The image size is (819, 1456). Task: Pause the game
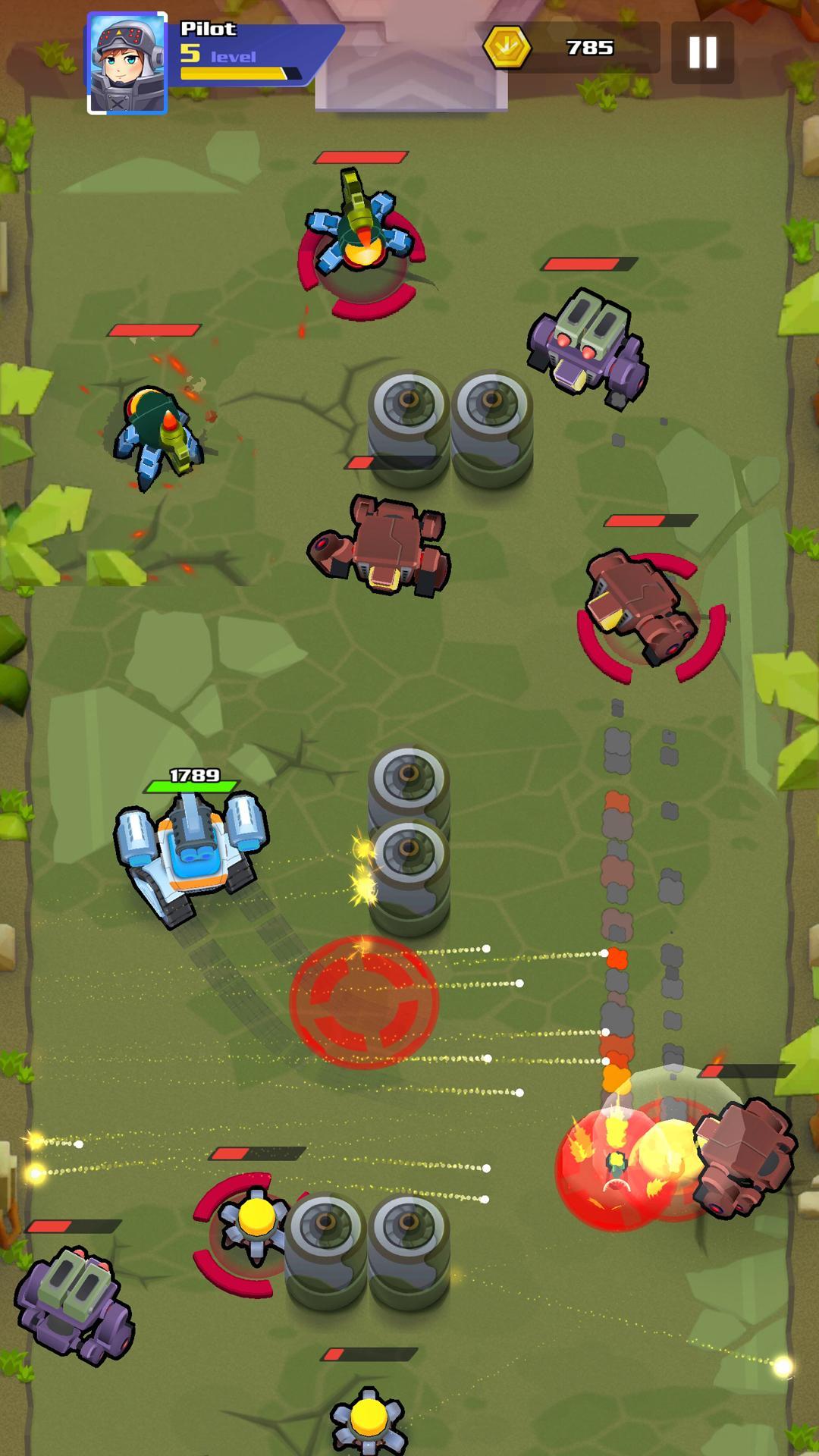pos(702,52)
